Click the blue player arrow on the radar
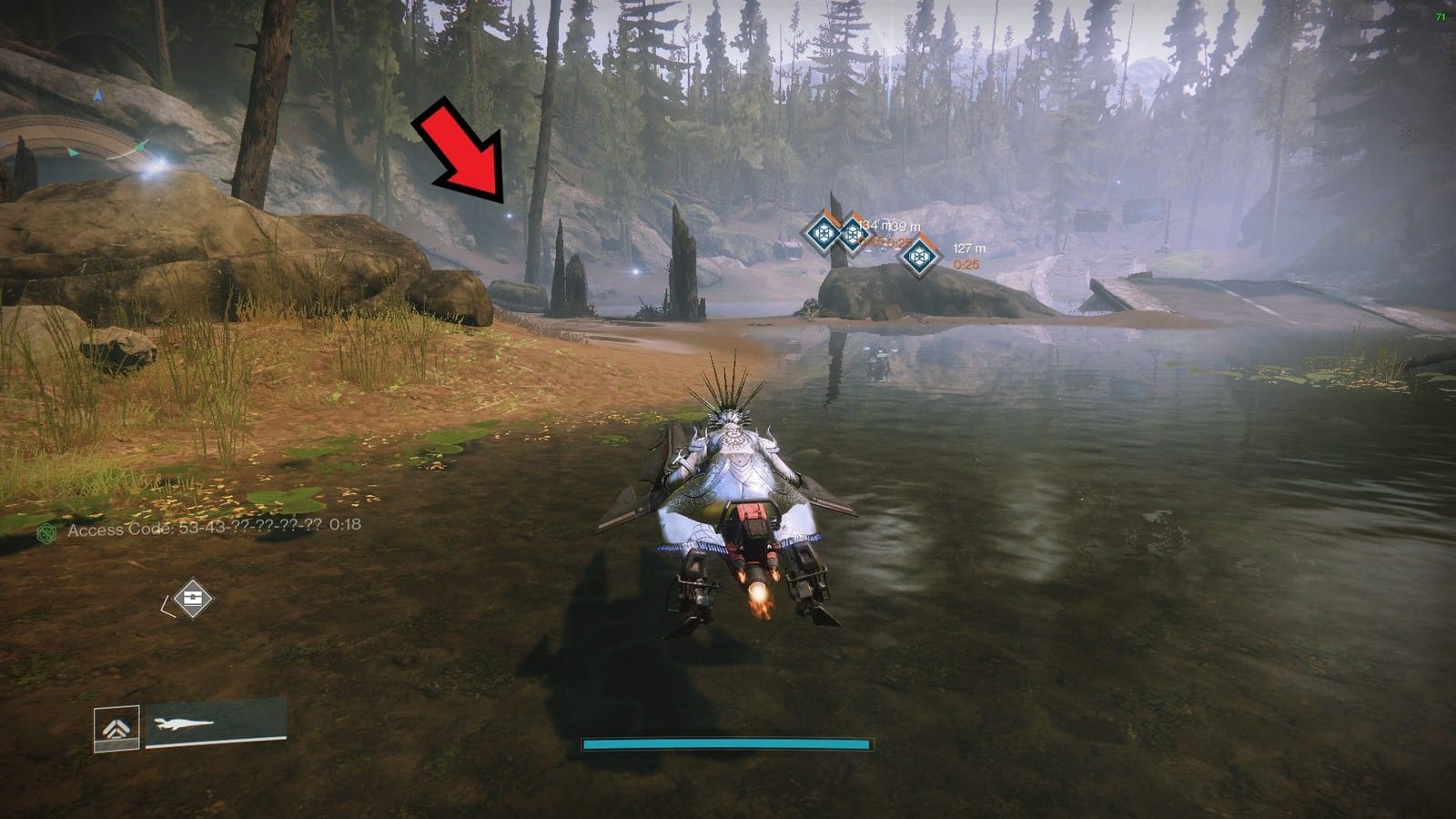 [98, 96]
